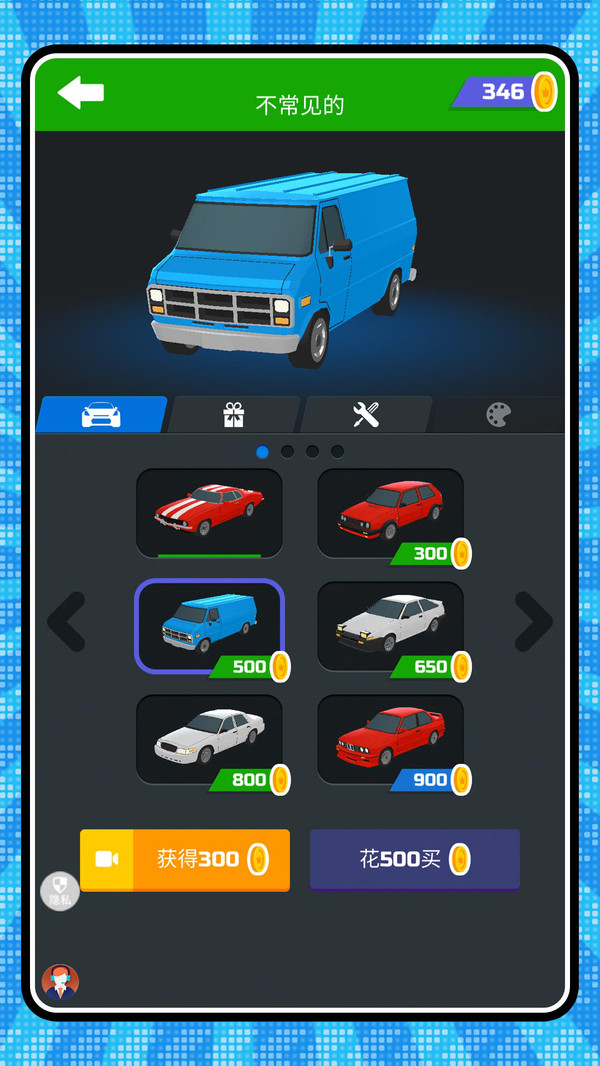
Task: Show the previous page of cars
Action: tap(67, 622)
